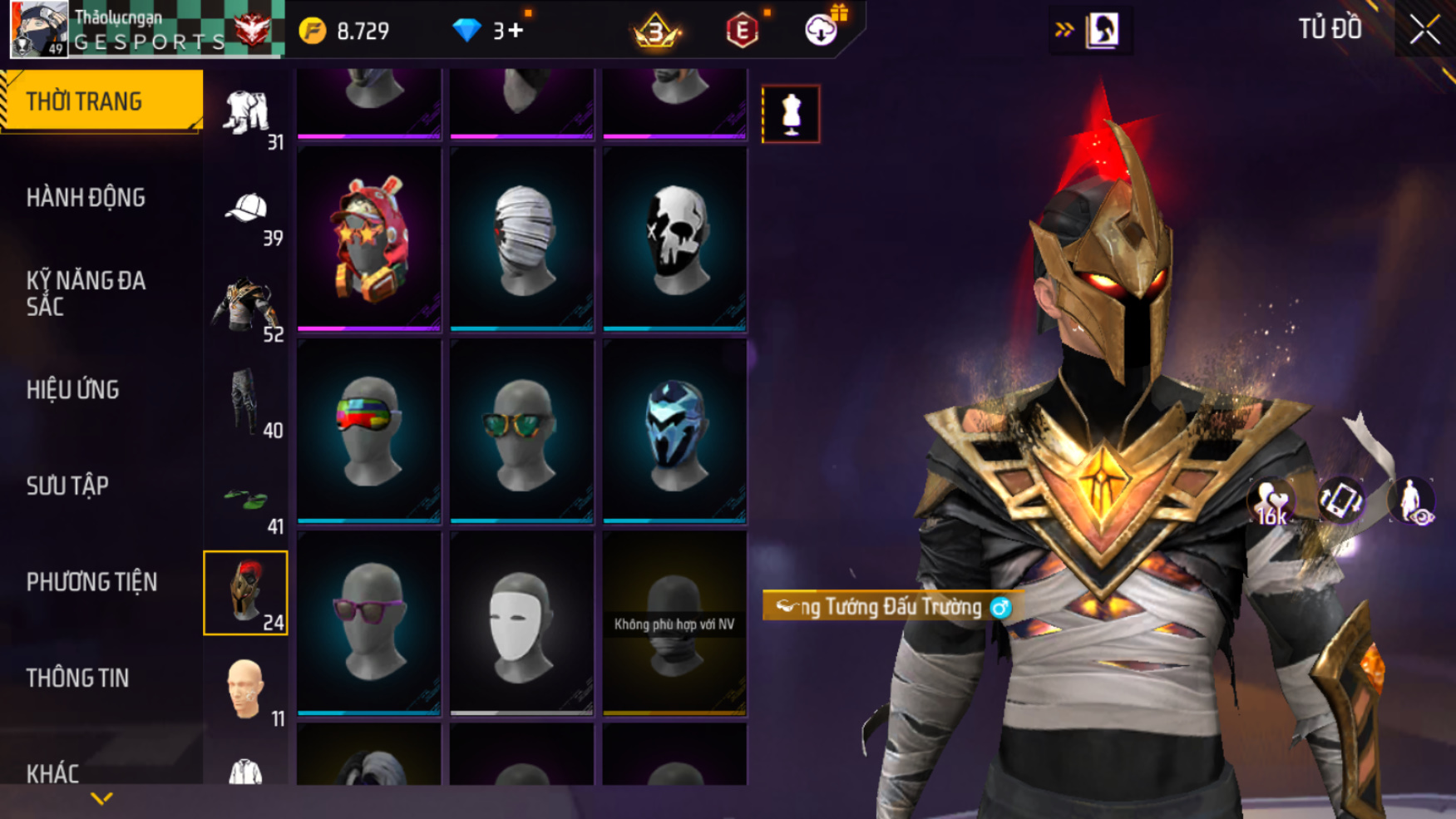Equip the blue robotic mask

674,432
